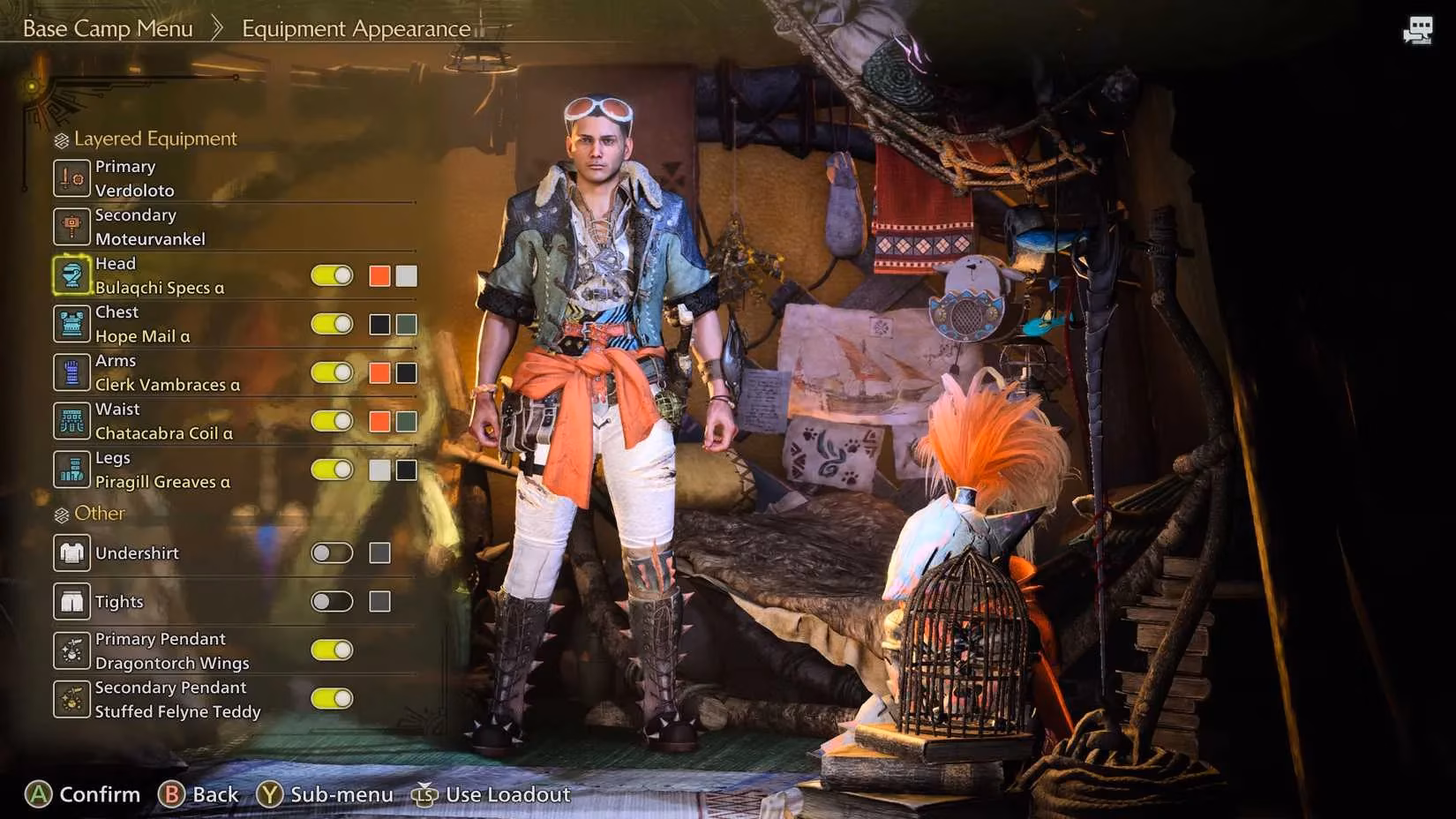Select the Equipment Appearance breadcrumb
This screenshot has width=1456, height=819.
pyautogui.click(x=356, y=28)
